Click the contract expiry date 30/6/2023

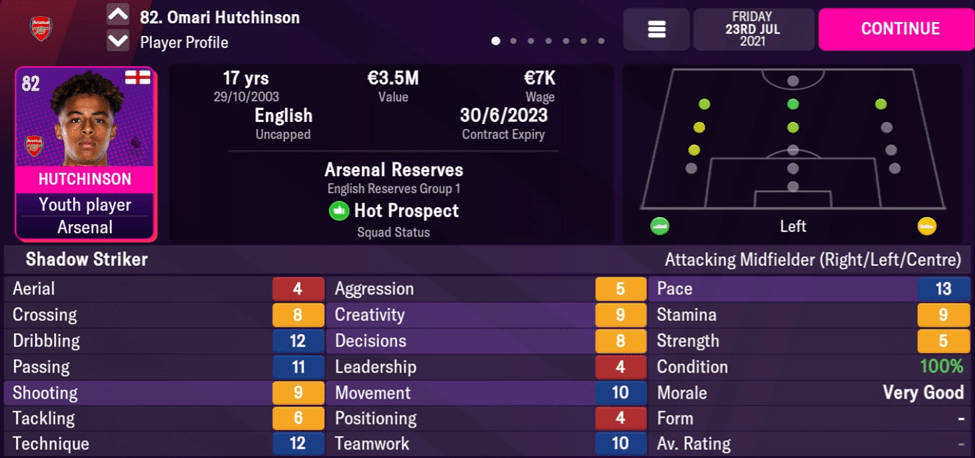[504, 115]
